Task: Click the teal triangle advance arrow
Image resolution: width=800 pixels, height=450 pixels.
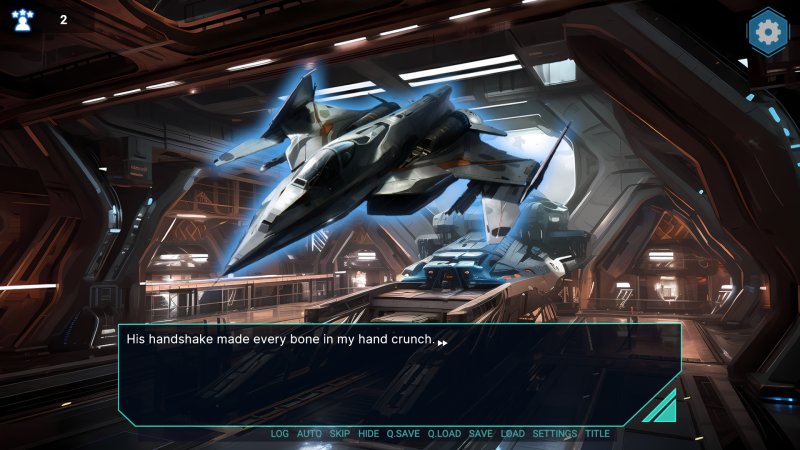Action: [x=662, y=407]
